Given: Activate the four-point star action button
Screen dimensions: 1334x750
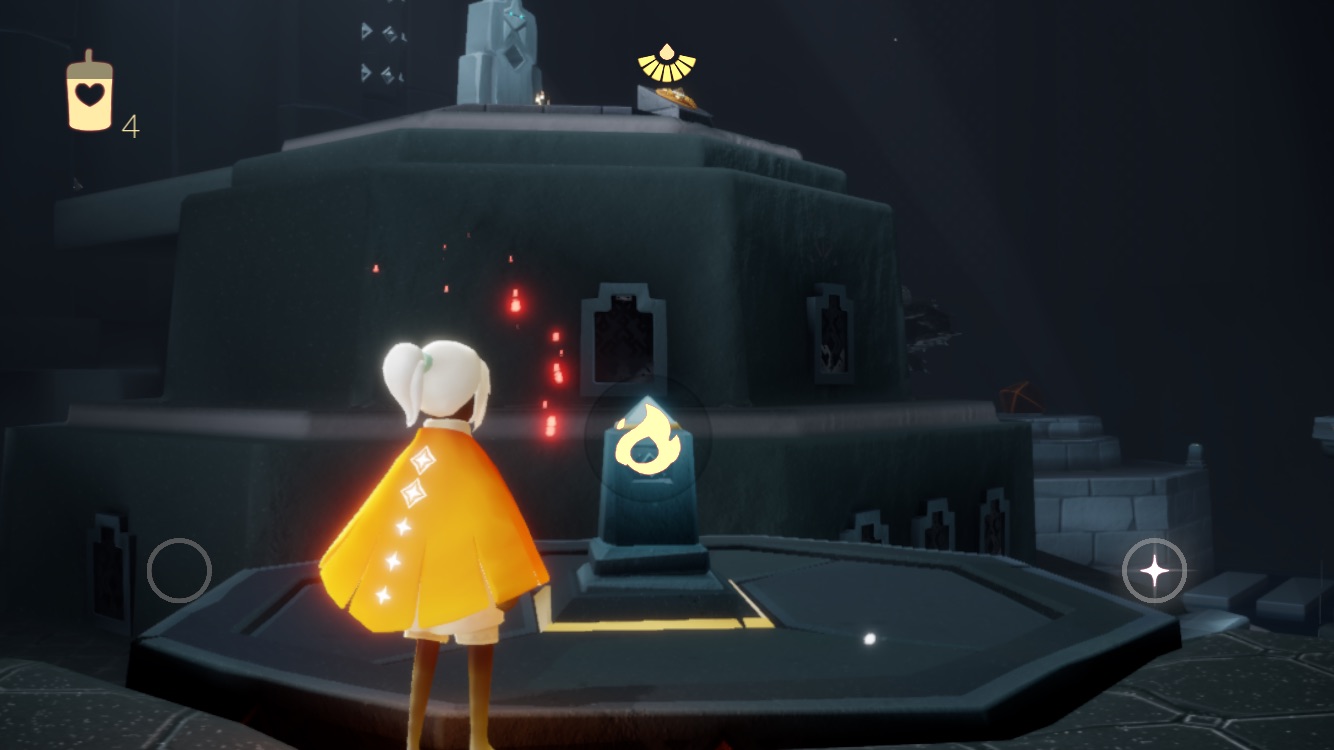Looking at the screenshot, I should click(x=1154, y=571).
